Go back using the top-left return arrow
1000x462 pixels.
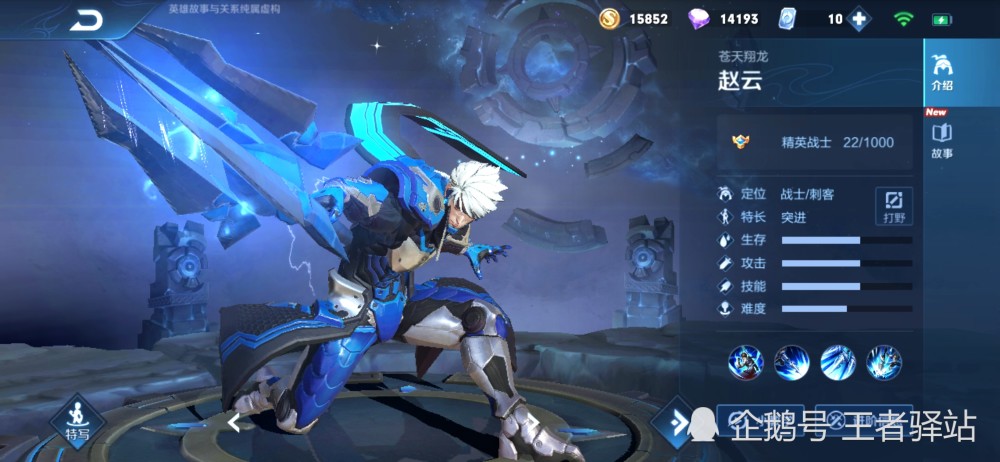coord(88,20)
